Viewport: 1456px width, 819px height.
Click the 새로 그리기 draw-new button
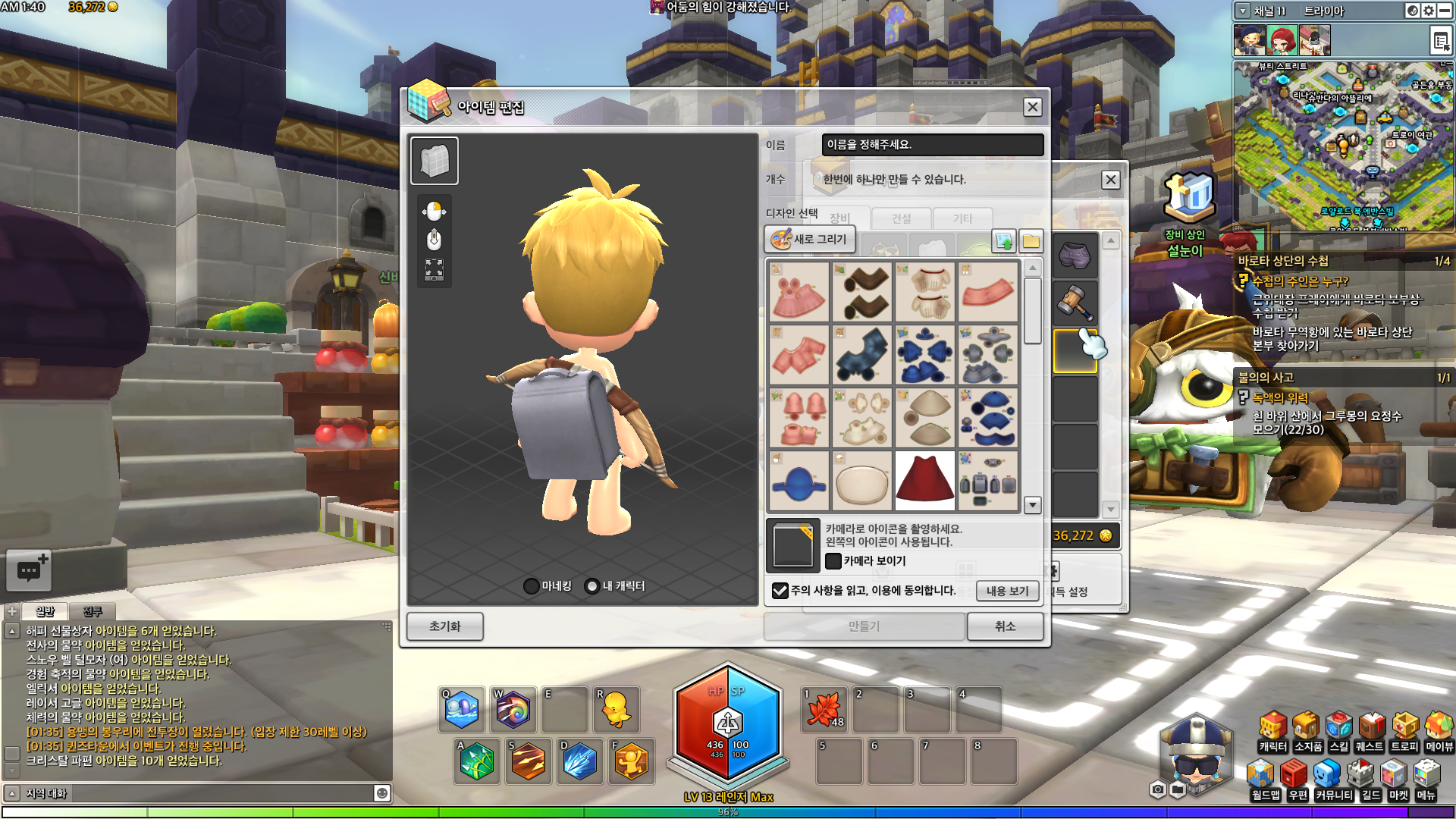click(809, 240)
